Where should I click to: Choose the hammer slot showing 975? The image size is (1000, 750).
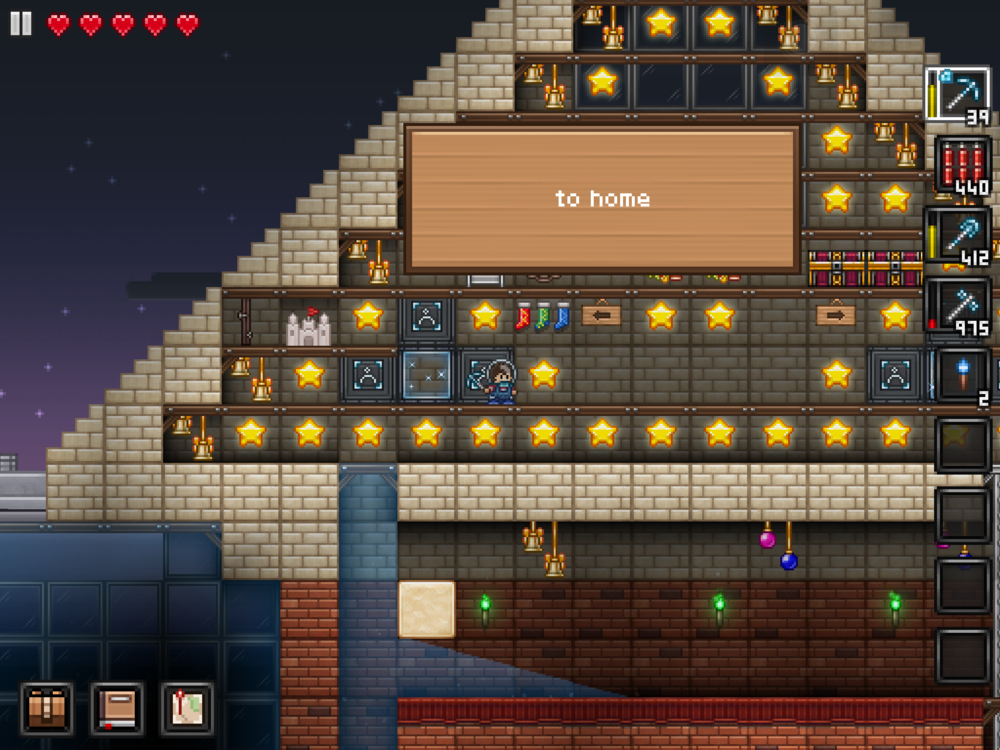(960, 306)
